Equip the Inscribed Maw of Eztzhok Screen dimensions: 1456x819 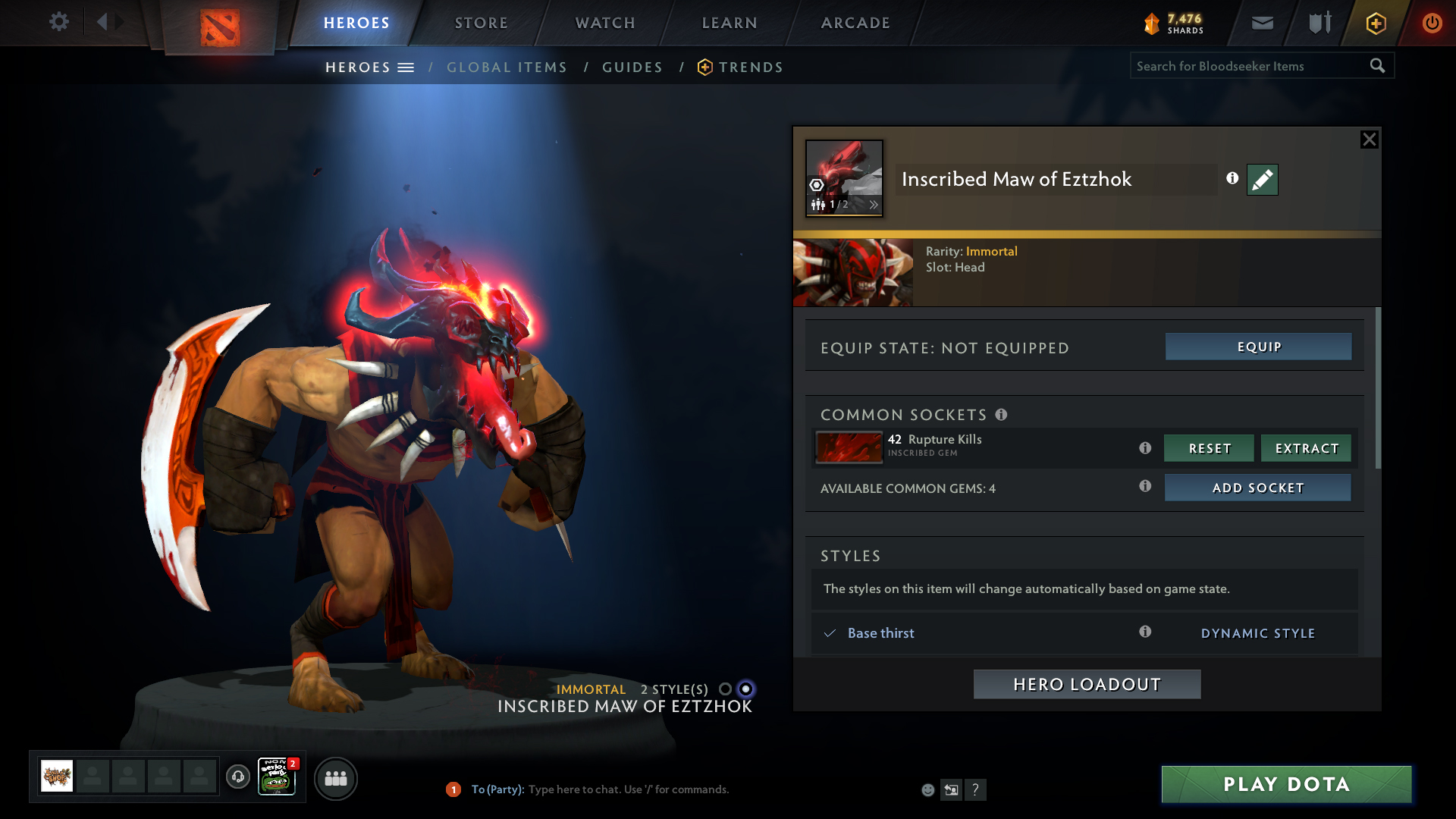pos(1258,347)
